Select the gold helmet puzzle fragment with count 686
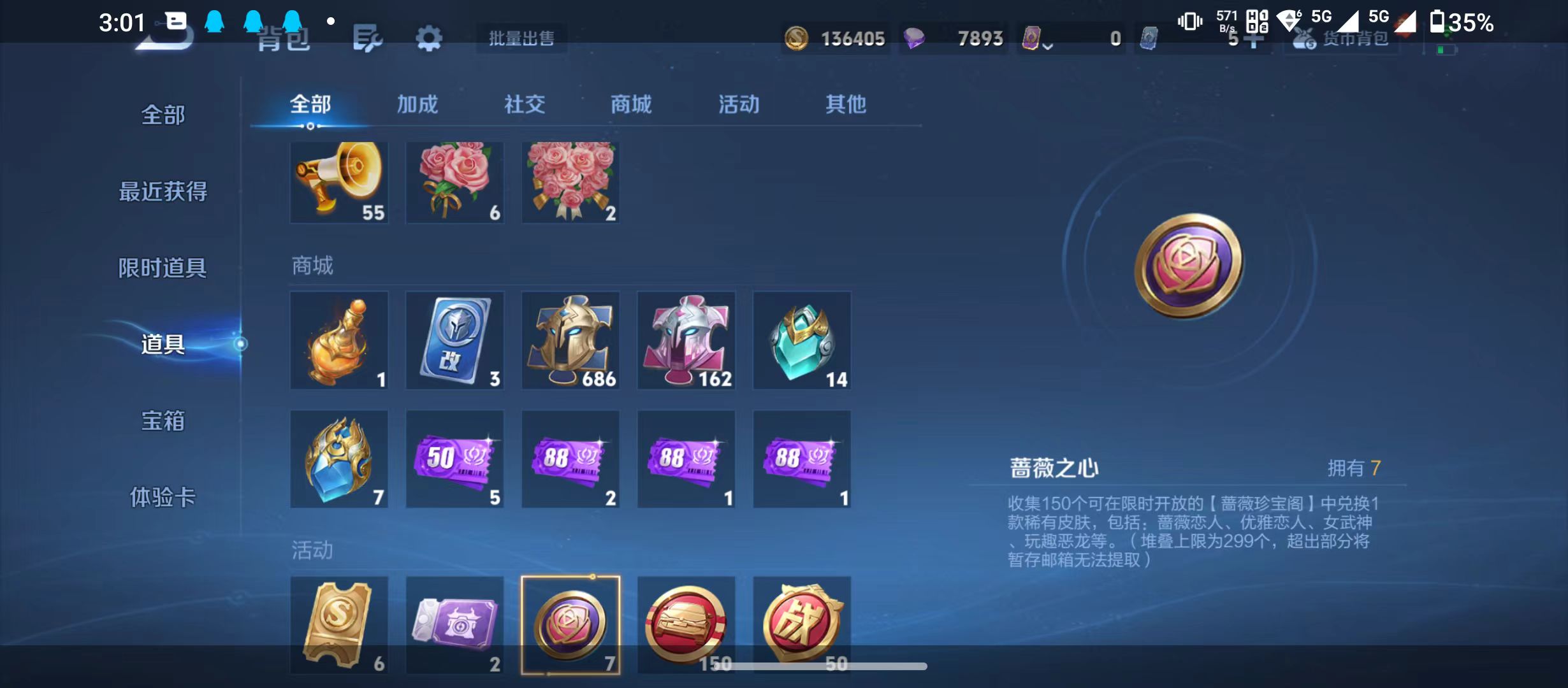This screenshot has height=688, width=1568. click(570, 341)
